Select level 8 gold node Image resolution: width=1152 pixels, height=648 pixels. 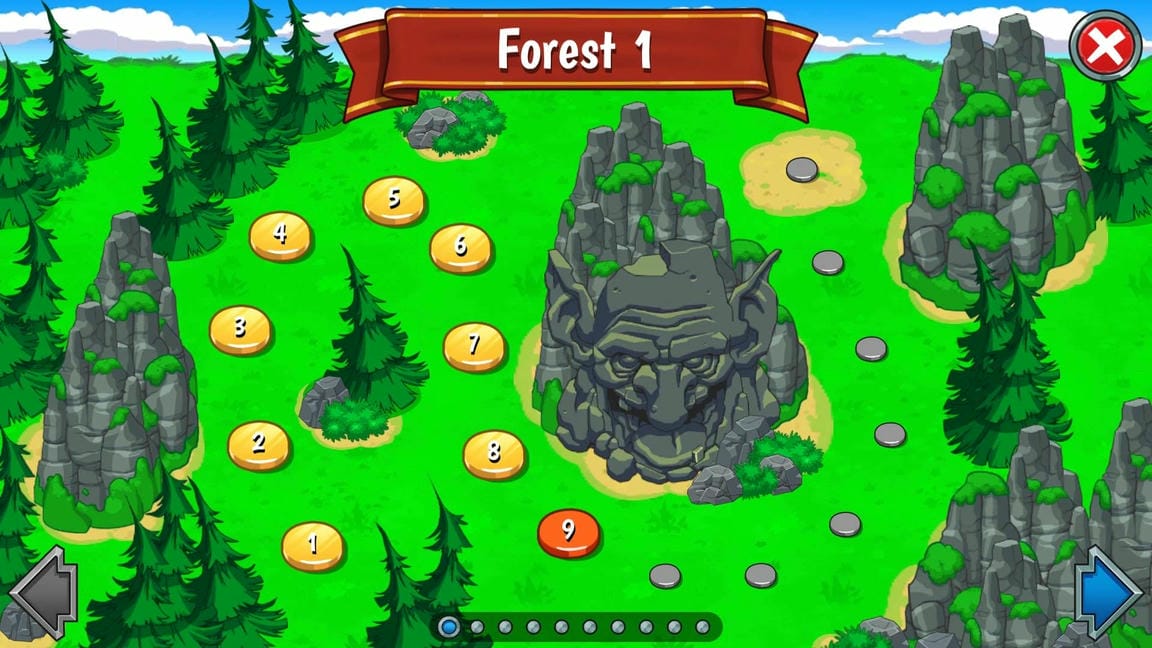[494, 453]
